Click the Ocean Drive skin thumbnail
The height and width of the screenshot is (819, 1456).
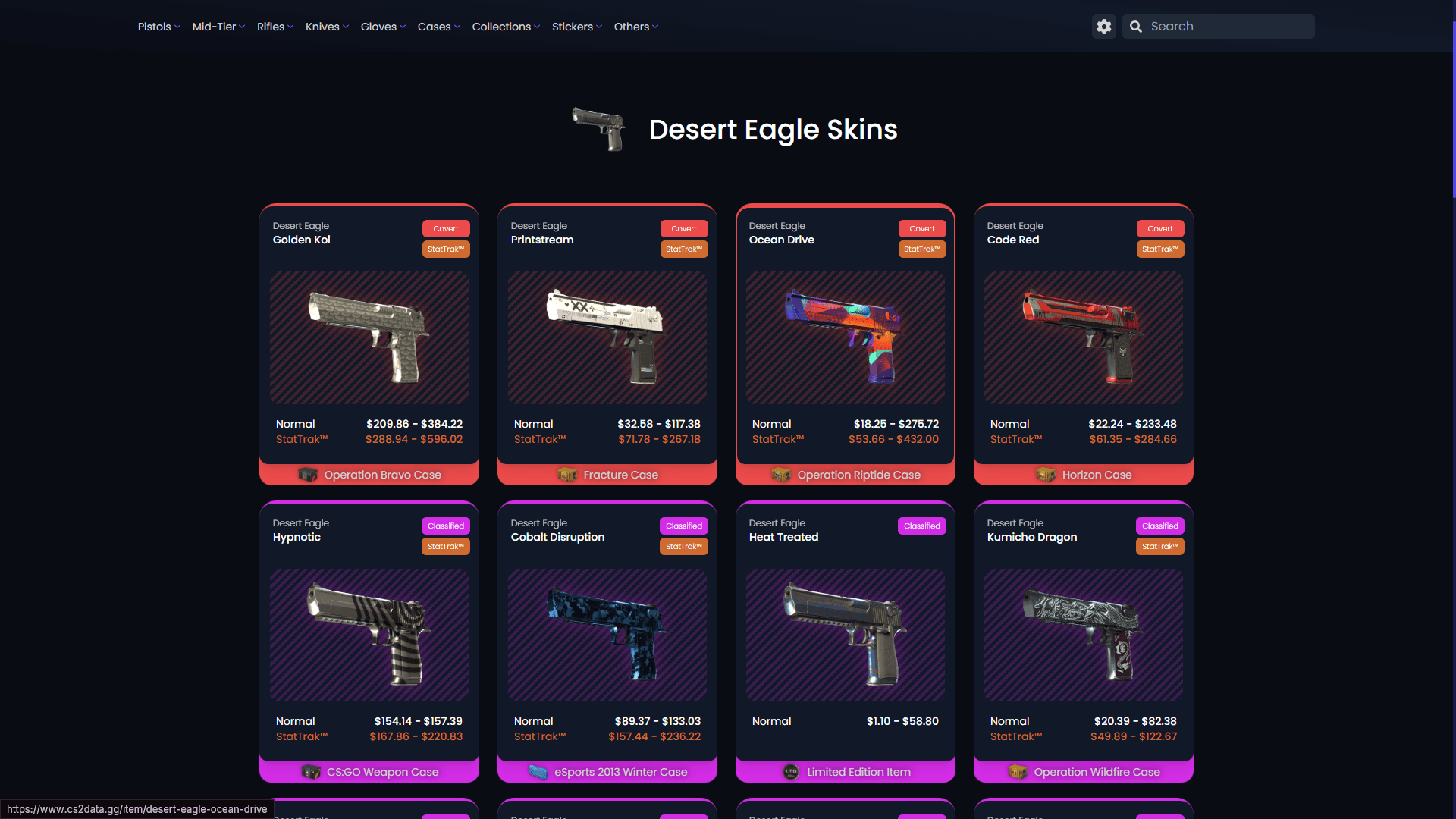tap(845, 337)
